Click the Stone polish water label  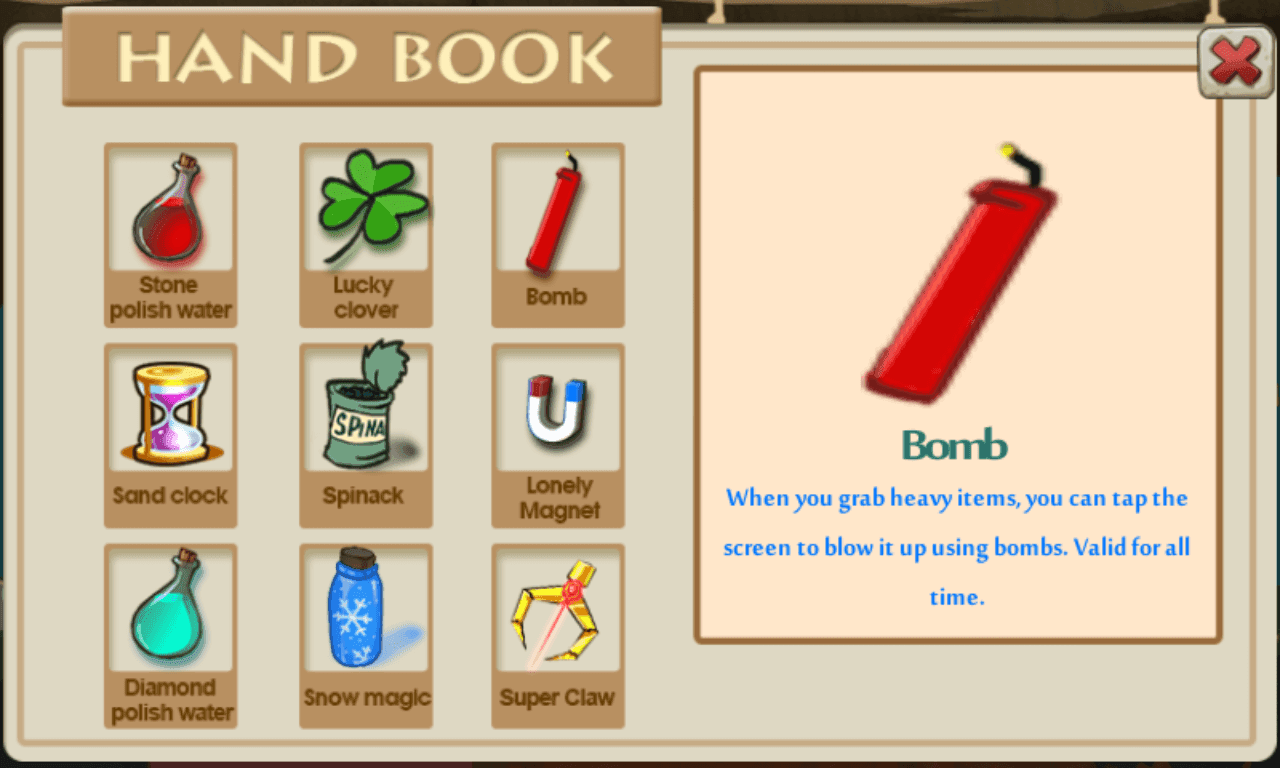click(x=170, y=297)
